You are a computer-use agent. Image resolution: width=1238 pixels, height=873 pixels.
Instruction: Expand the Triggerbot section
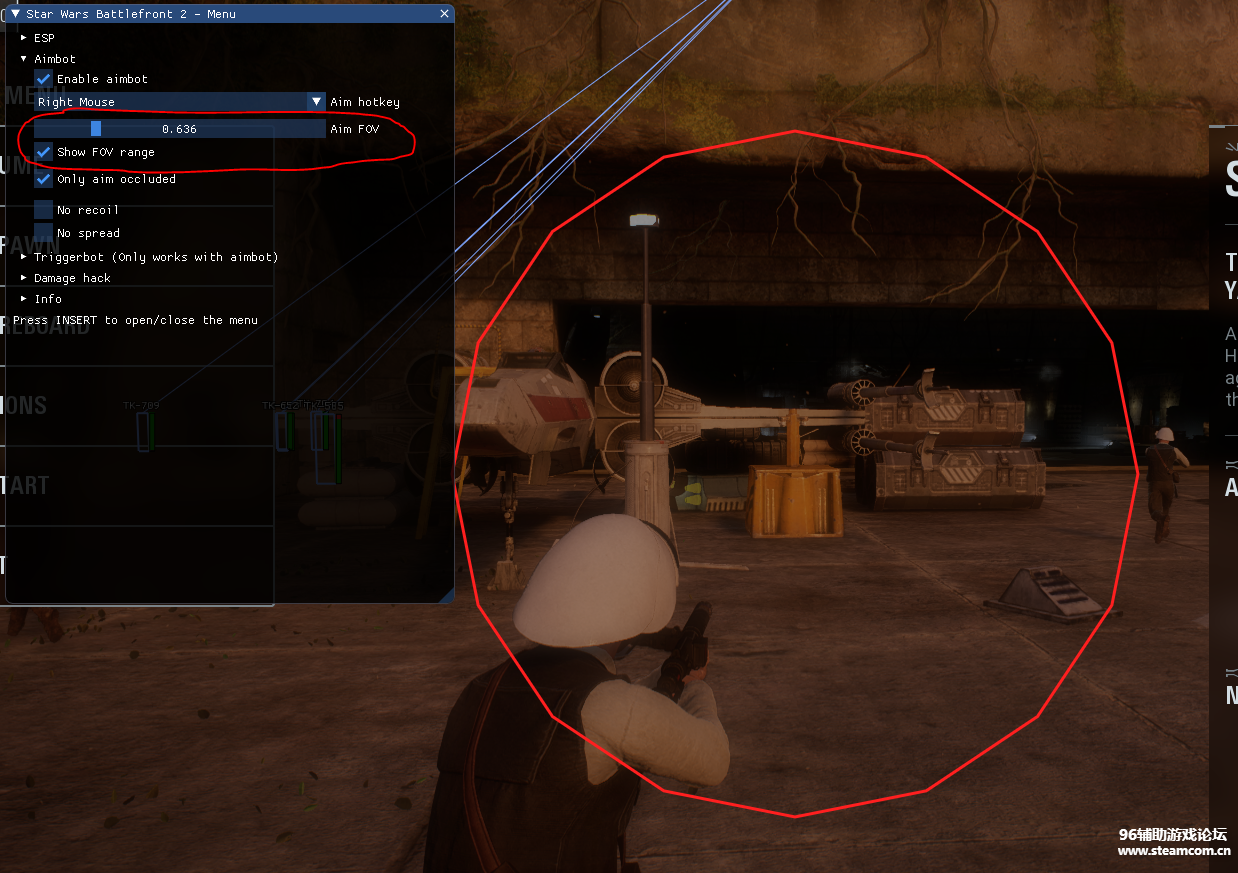(25, 257)
